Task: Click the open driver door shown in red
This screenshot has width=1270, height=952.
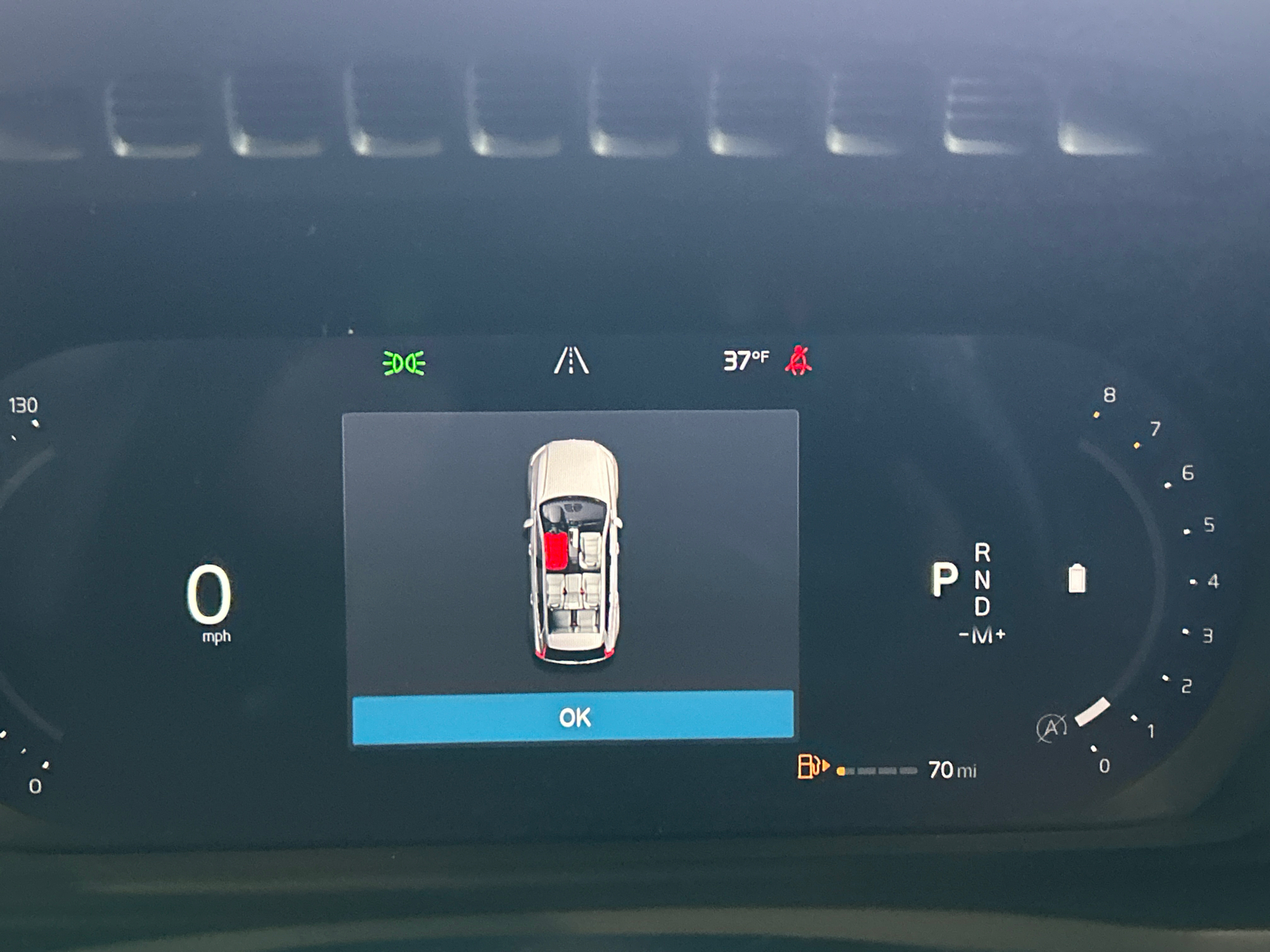Action: point(555,552)
